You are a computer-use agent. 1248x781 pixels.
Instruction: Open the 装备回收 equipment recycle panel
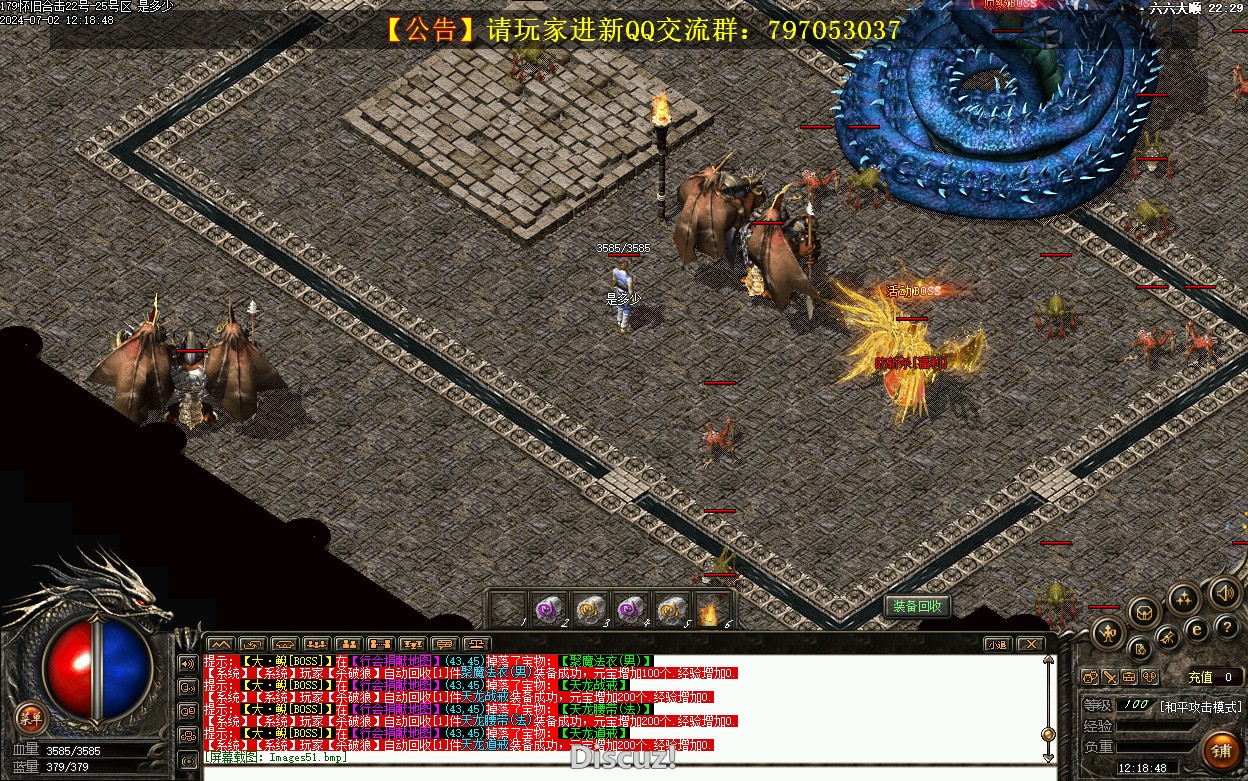[917, 606]
